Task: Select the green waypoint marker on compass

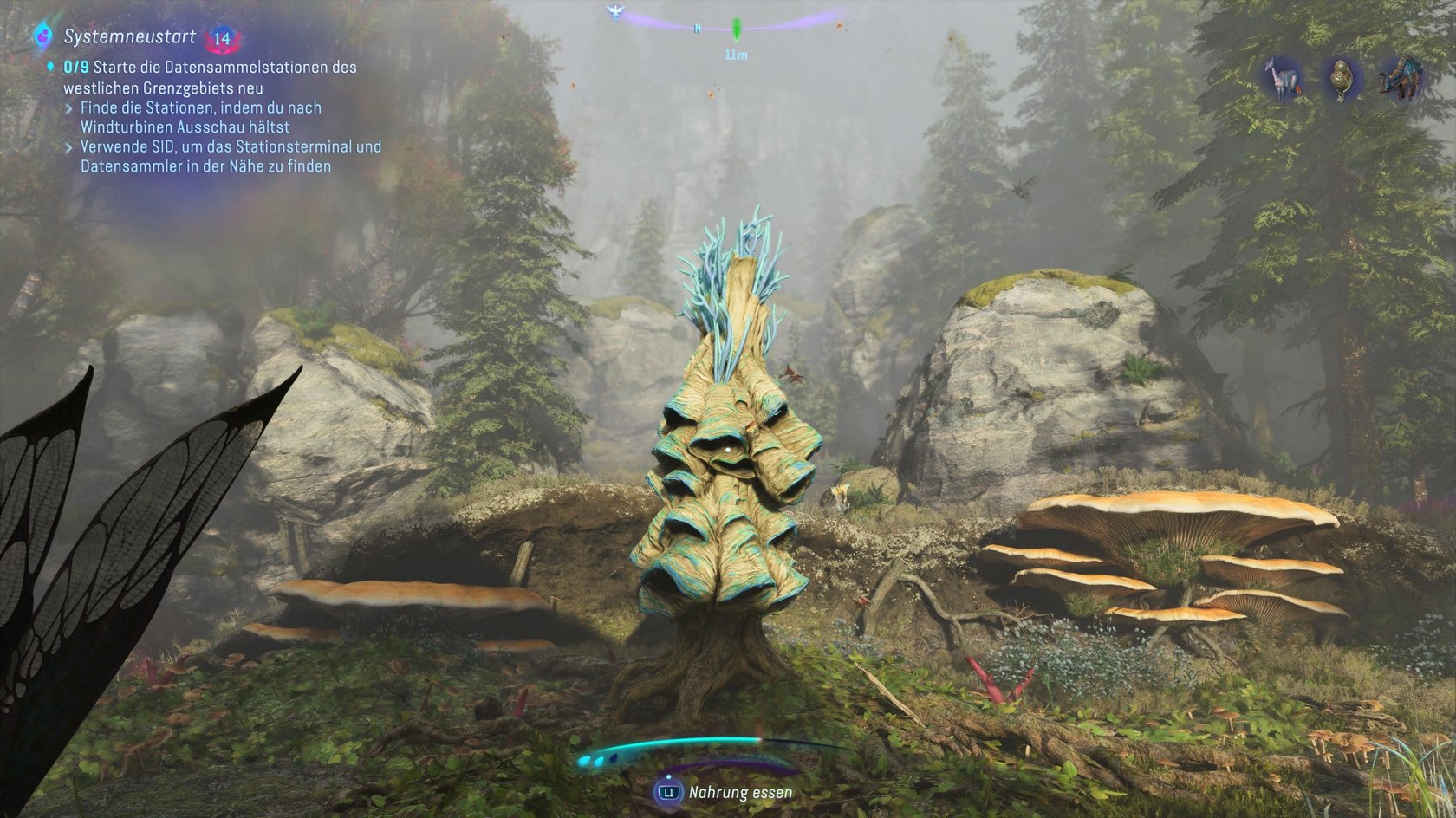Action: (737, 29)
